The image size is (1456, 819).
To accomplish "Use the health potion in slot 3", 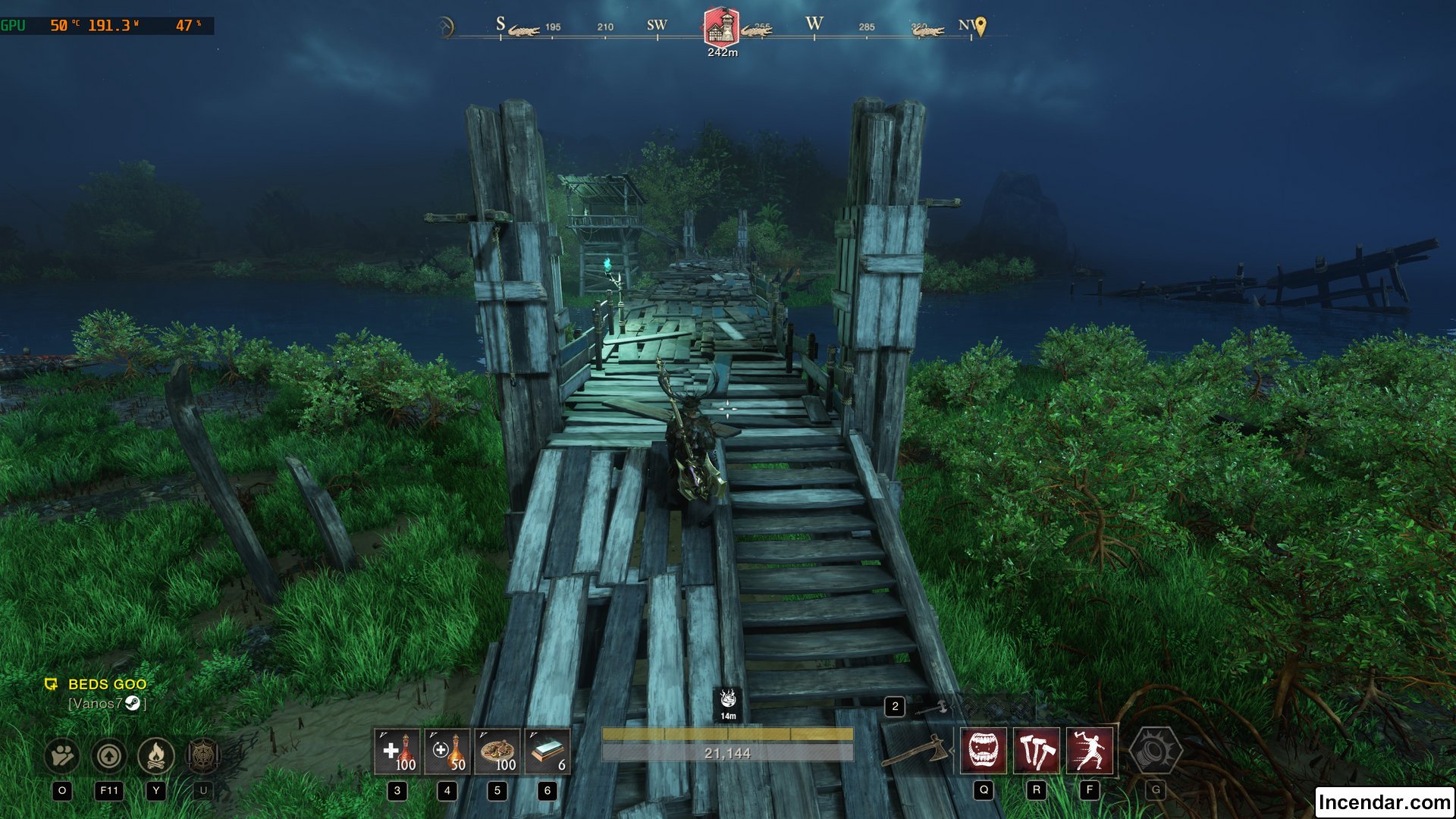I will (397, 752).
